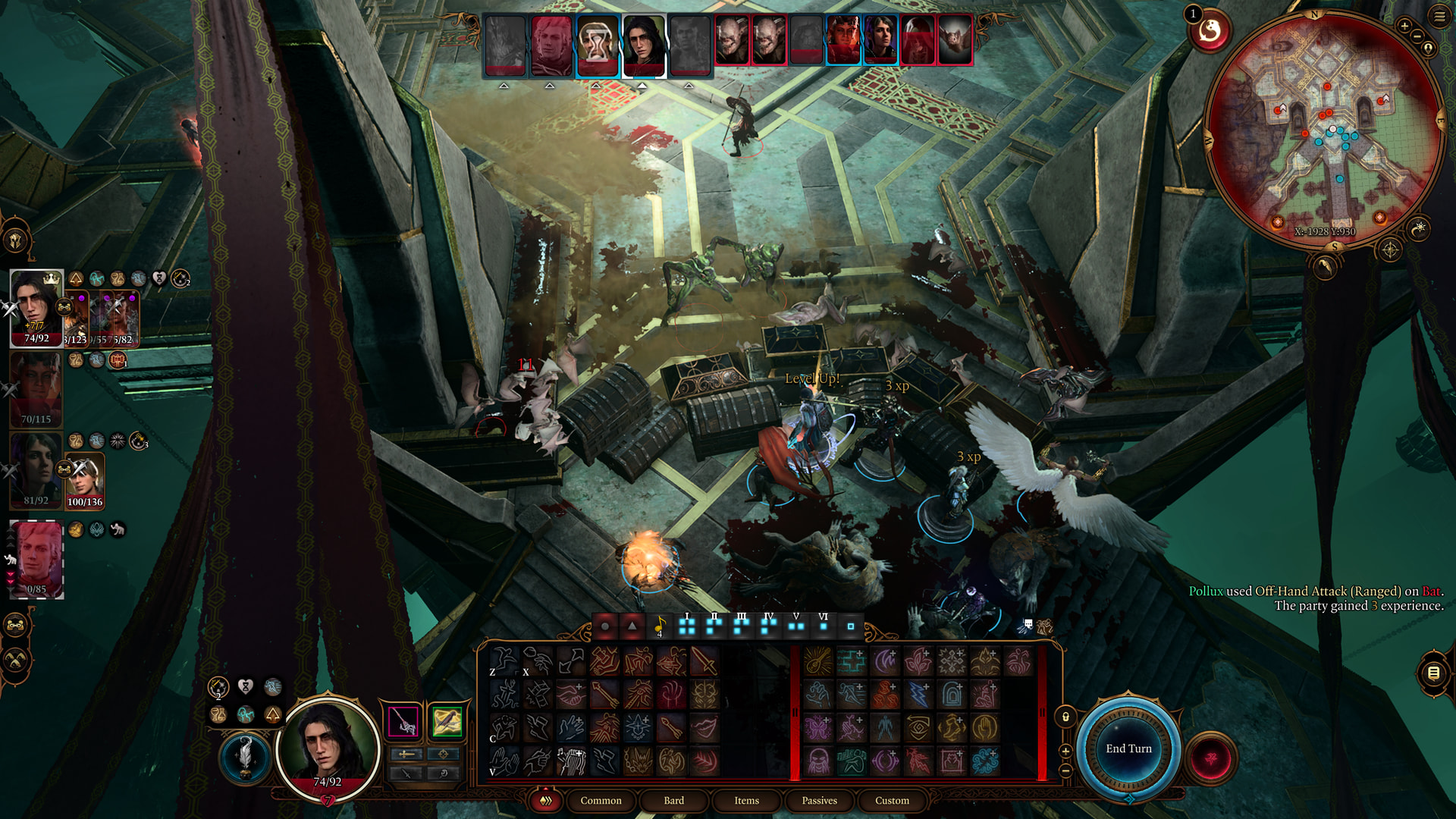Select the Passives hotbar tab
1456x819 pixels.
[x=819, y=800]
